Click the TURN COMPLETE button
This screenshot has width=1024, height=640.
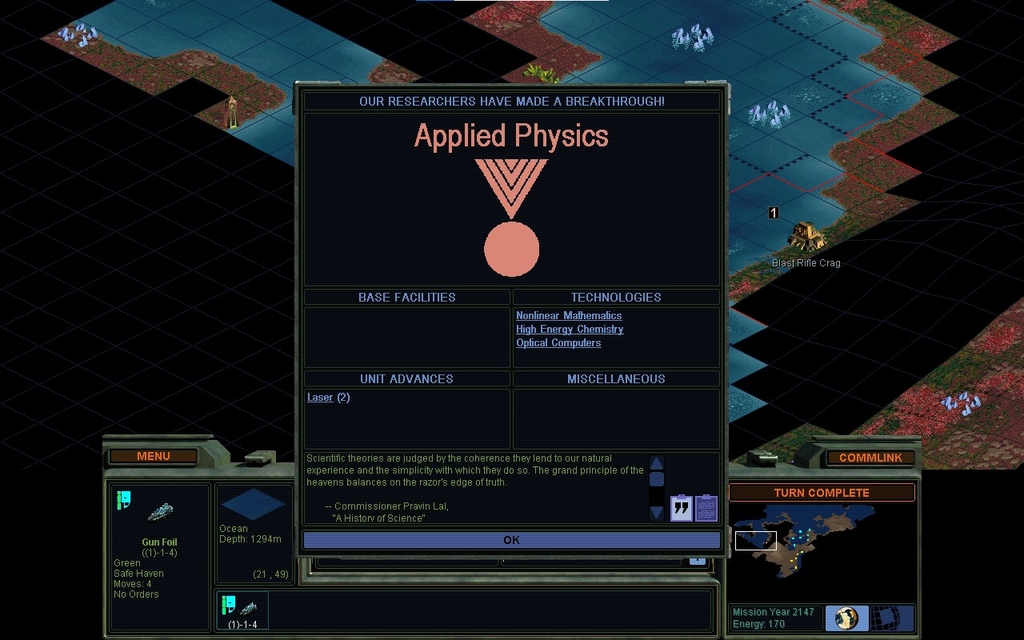tap(821, 493)
